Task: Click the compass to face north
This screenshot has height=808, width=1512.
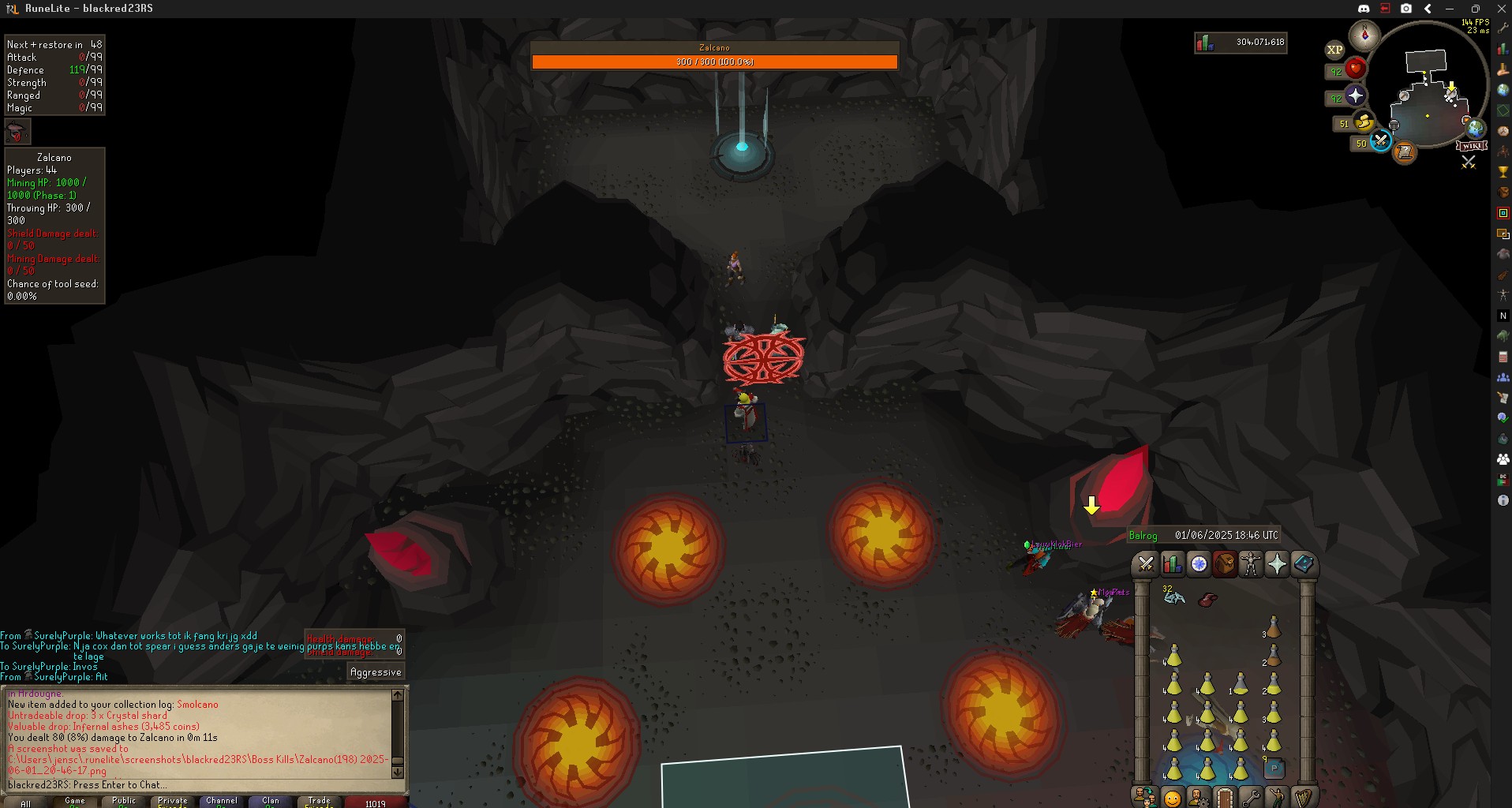Action: (x=1364, y=36)
